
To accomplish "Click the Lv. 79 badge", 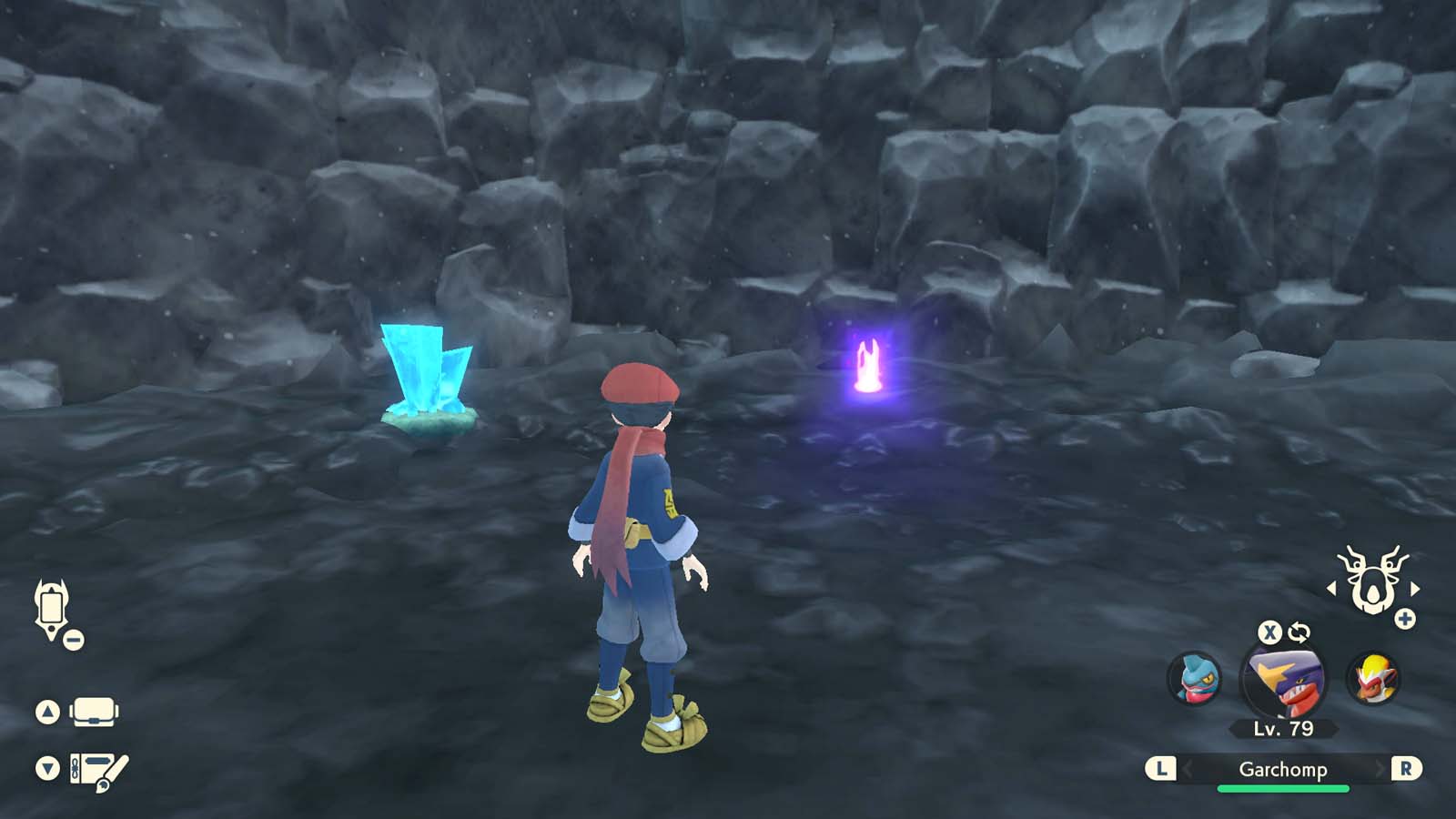I will coord(1282,728).
